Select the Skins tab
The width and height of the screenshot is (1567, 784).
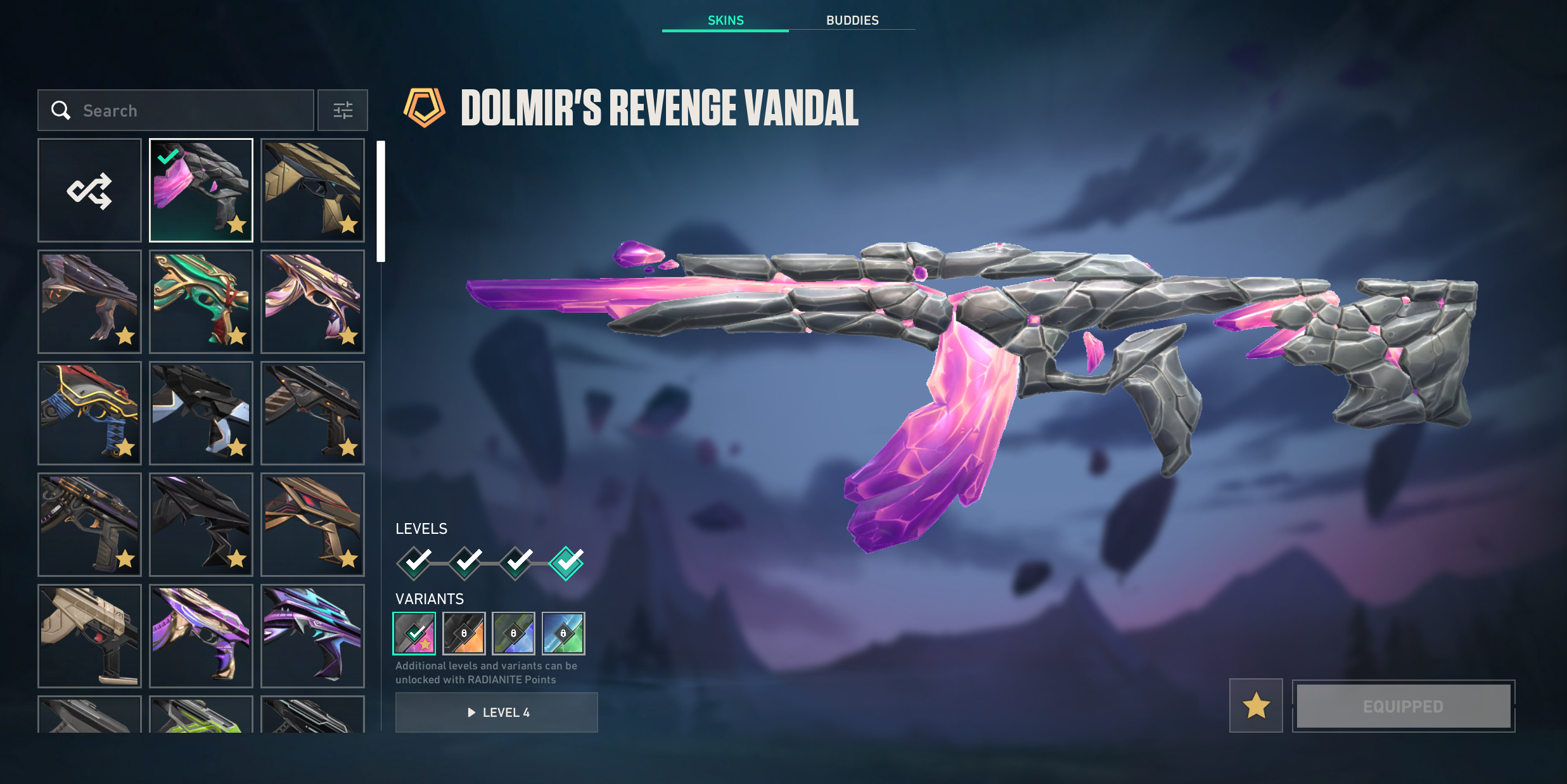pyautogui.click(x=726, y=20)
